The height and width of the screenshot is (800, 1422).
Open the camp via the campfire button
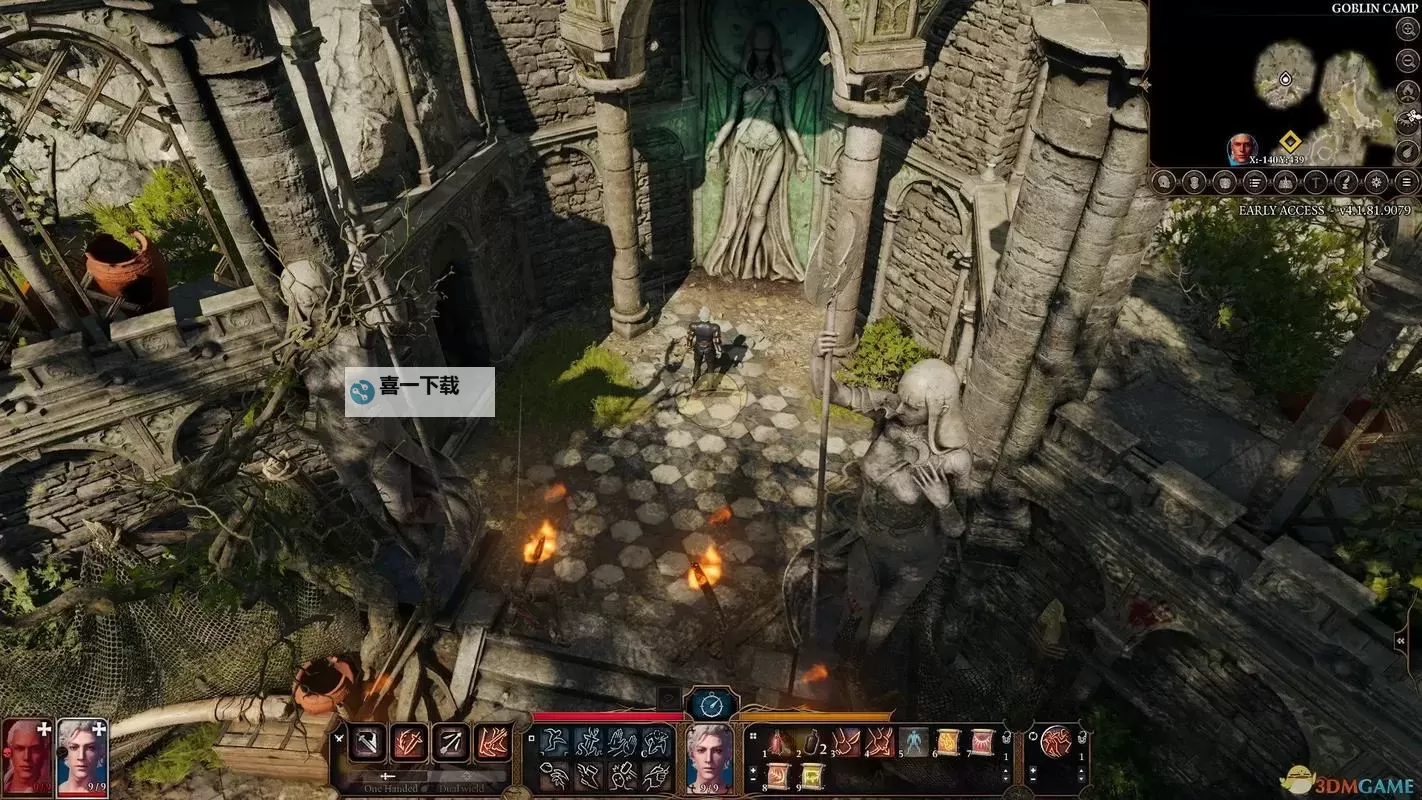tap(1408, 91)
